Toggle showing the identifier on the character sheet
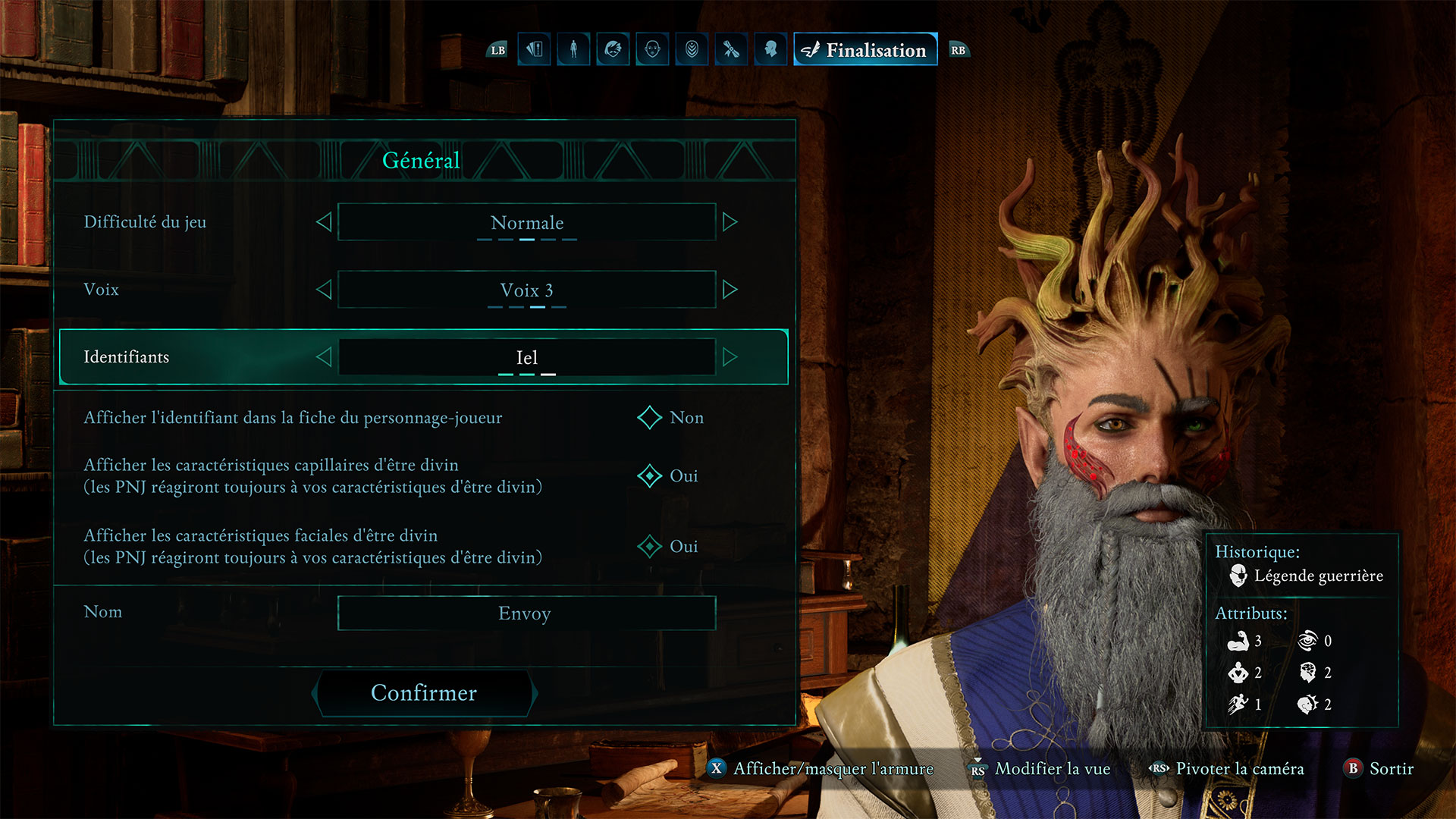 tap(650, 418)
